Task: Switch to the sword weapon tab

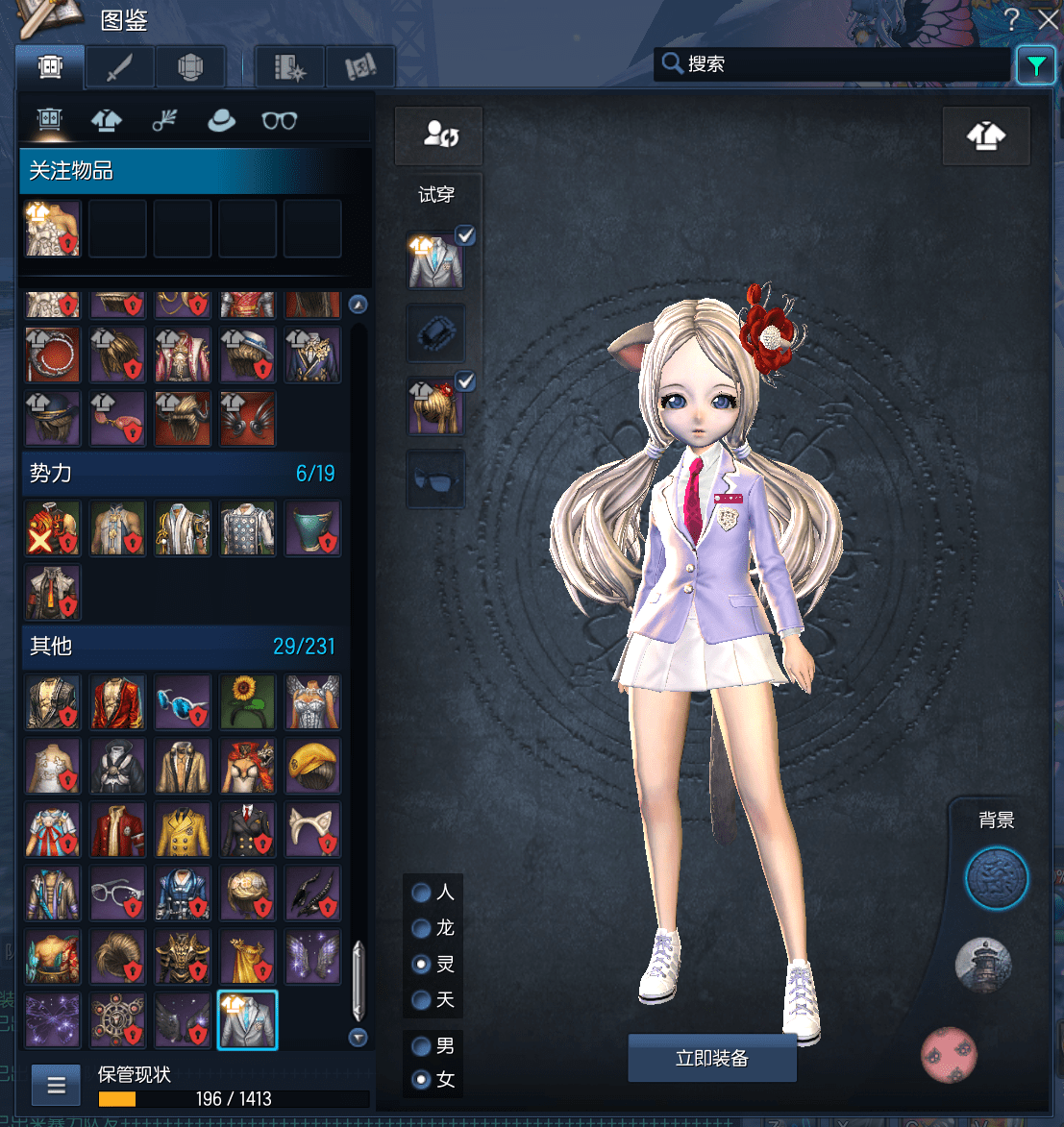Action: pos(119,67)
